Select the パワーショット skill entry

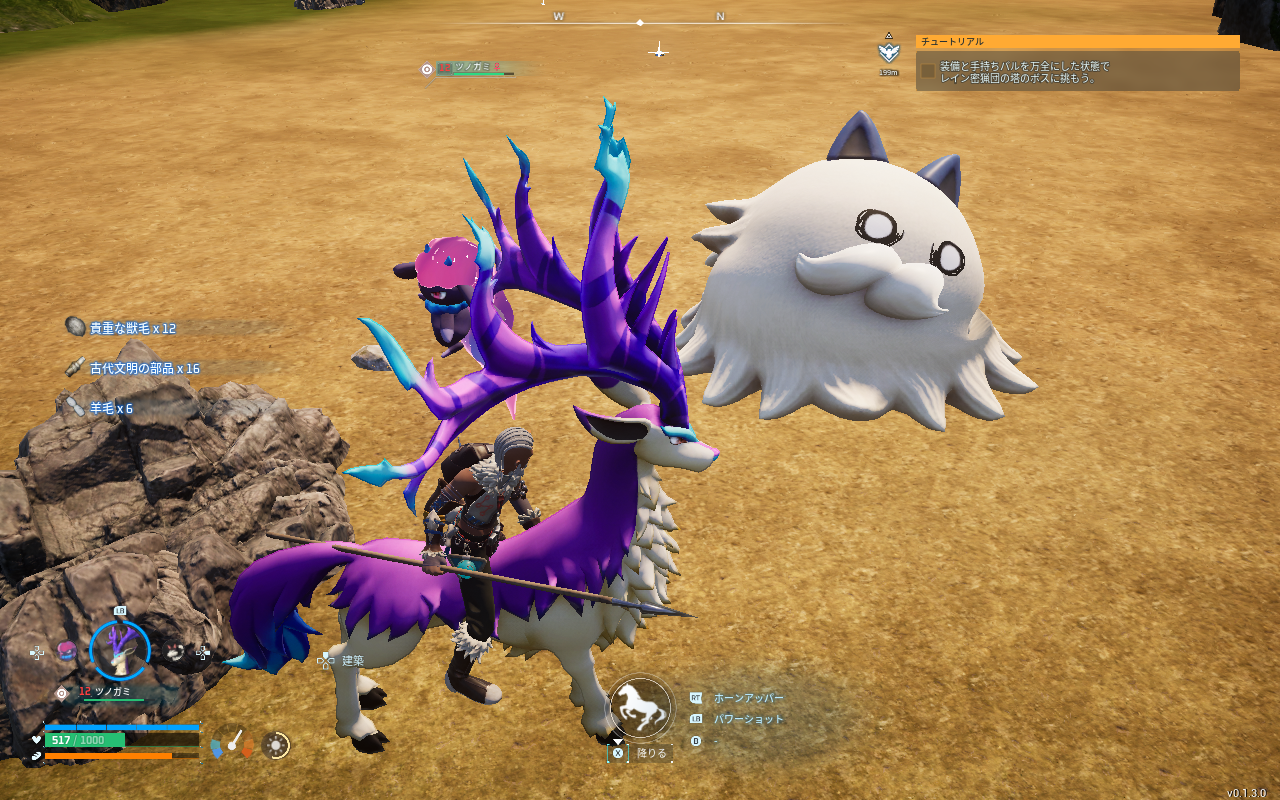tap(748, 719)
